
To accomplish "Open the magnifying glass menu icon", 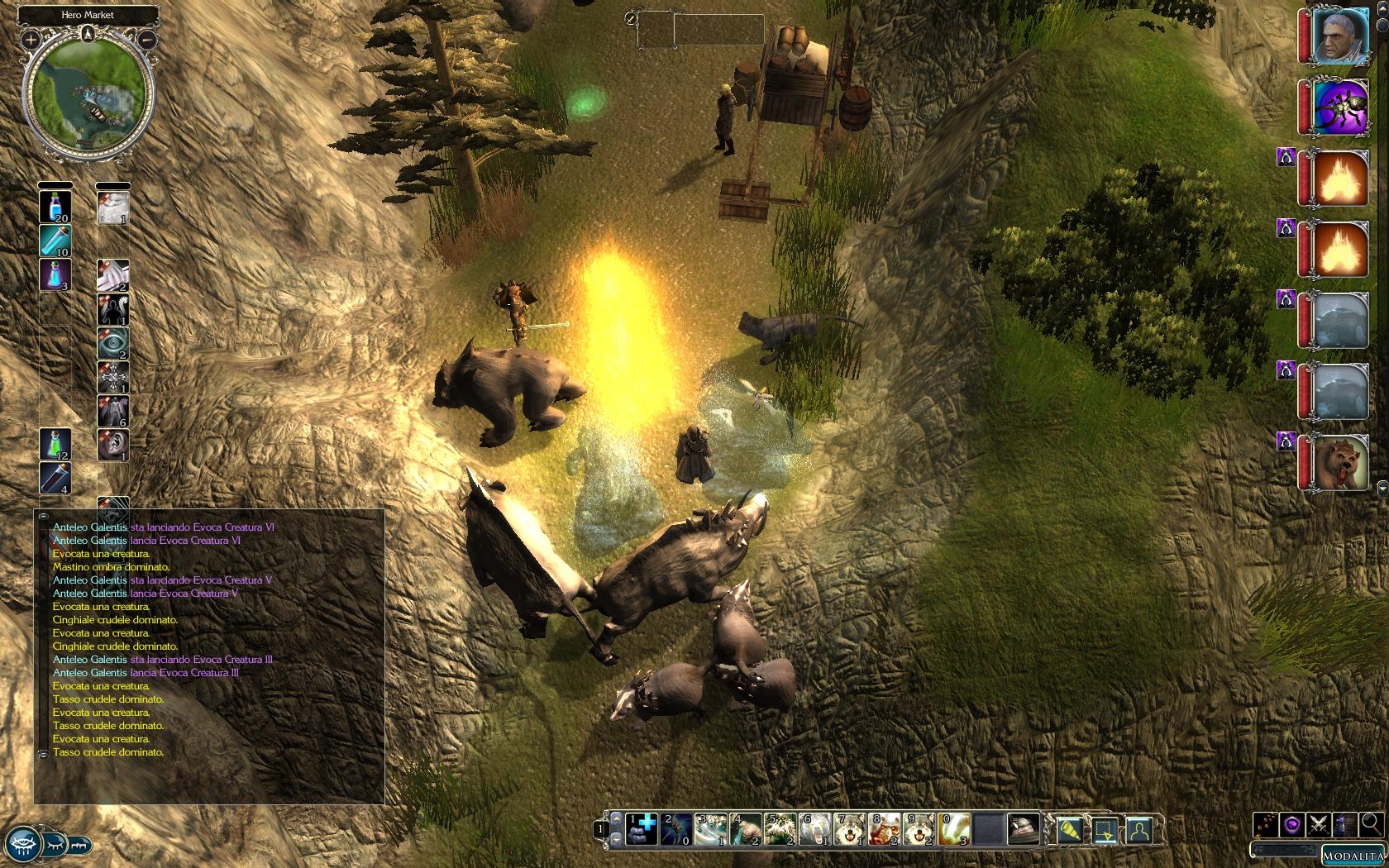I will [x=1371, y=824].
